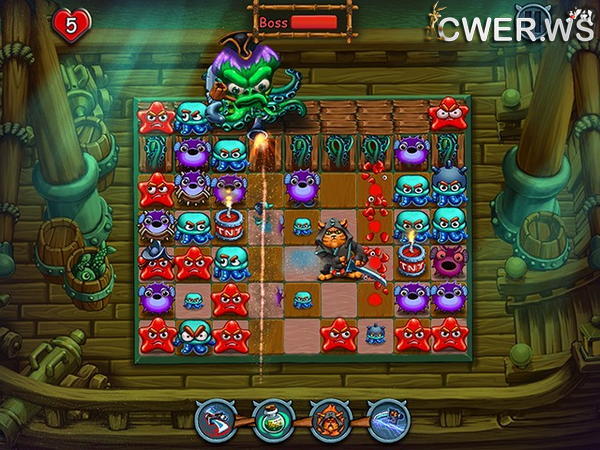600x450 pixels.
Task: Activate the lightning dash ability
Action: (387, 420)
